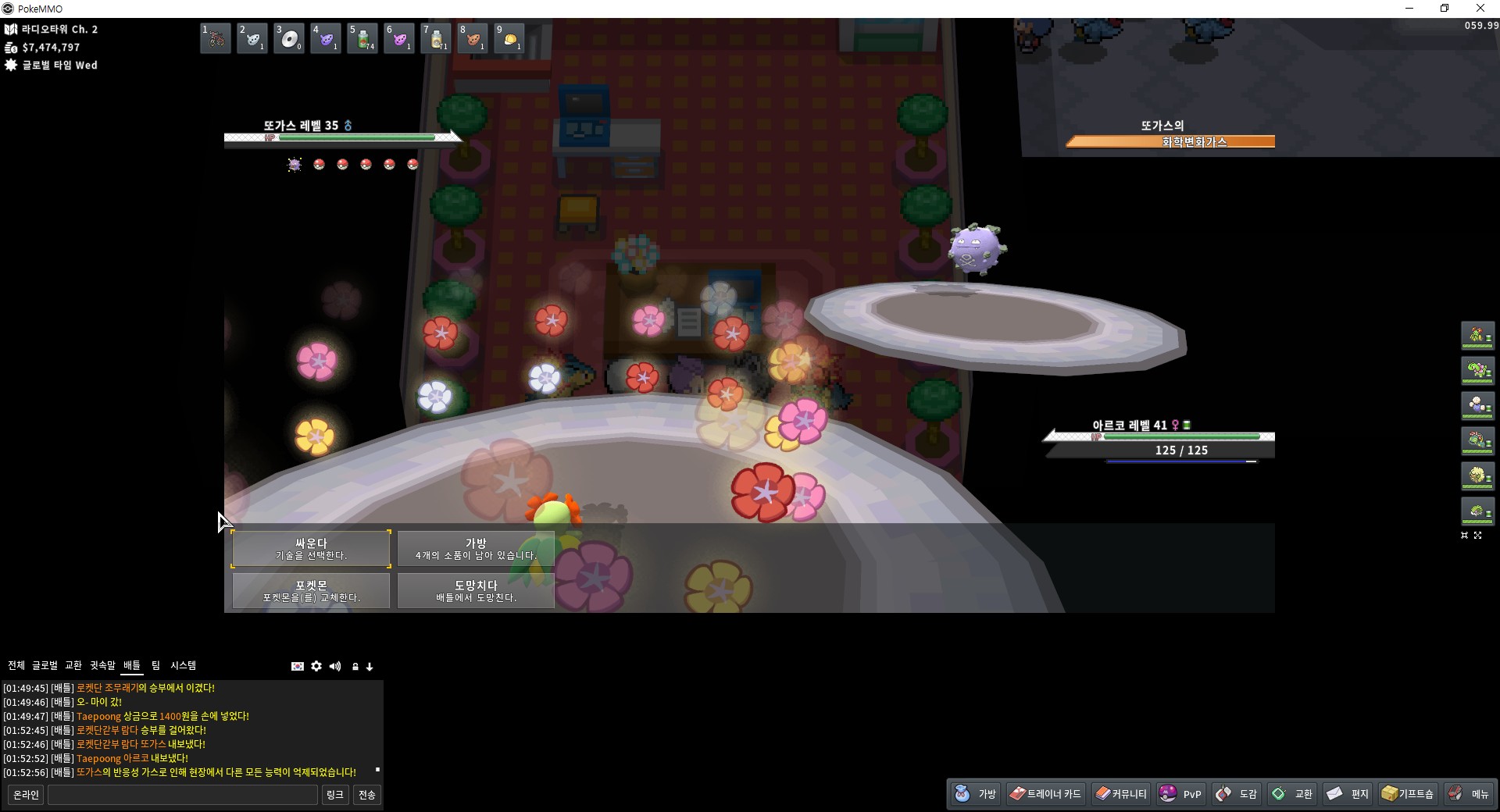1500x812 pixels.
Task: Select 포켓몬 to switch Pokémon
Action: [x=311, y=590]
